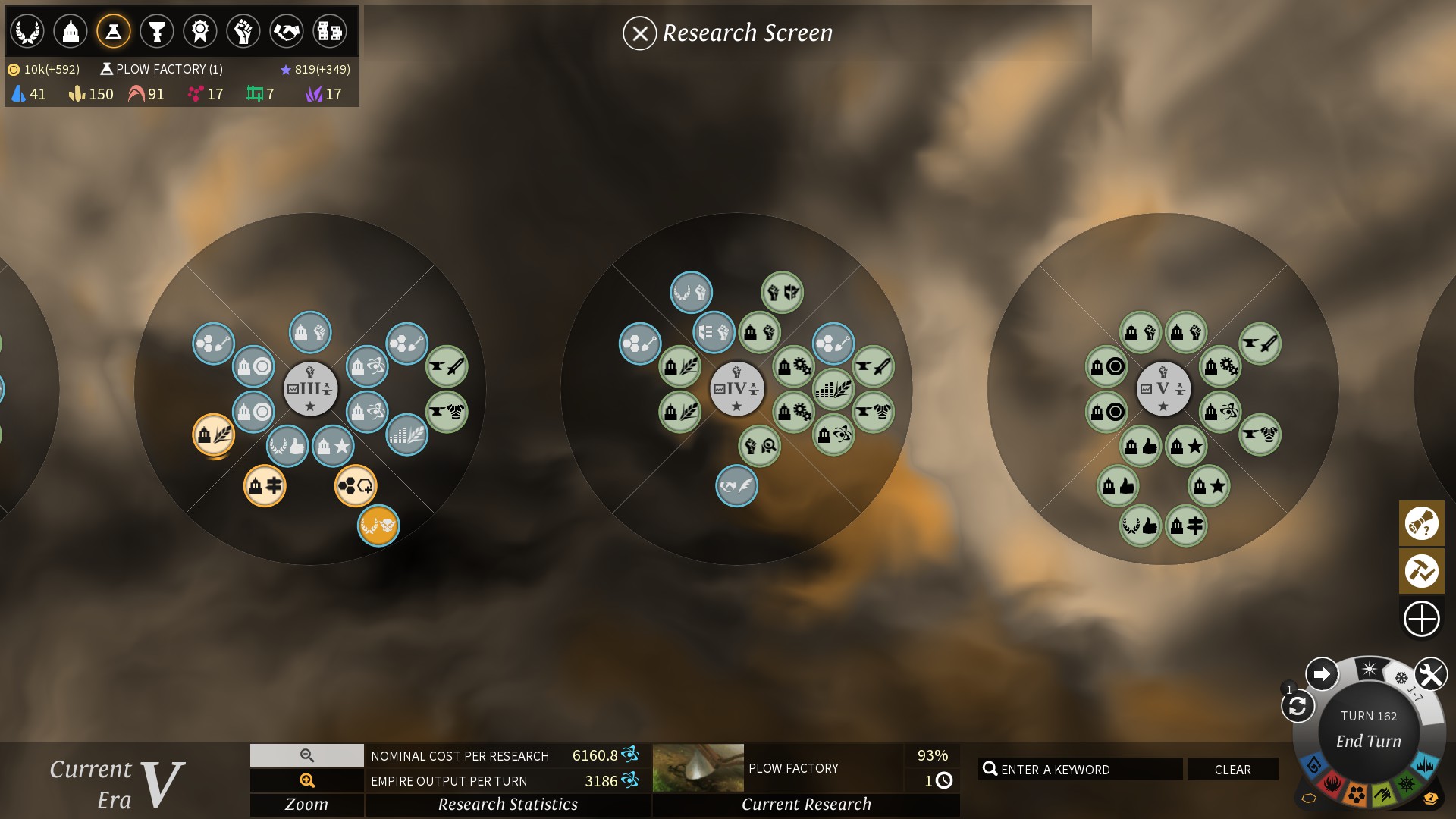Select the Era V center node
1456x819 pixels.
(1163, 389)
